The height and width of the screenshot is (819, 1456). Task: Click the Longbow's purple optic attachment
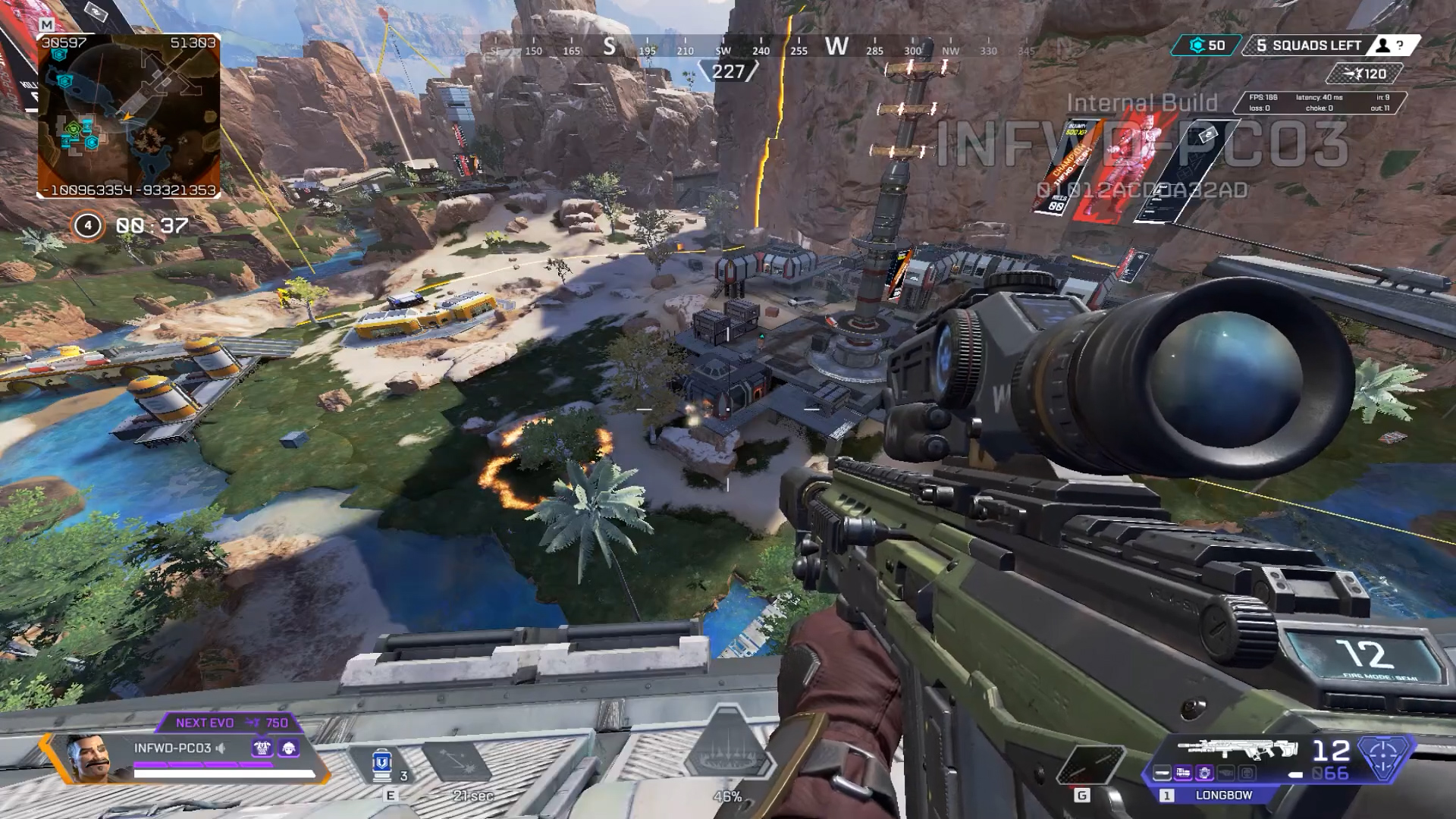[1204, 773]
